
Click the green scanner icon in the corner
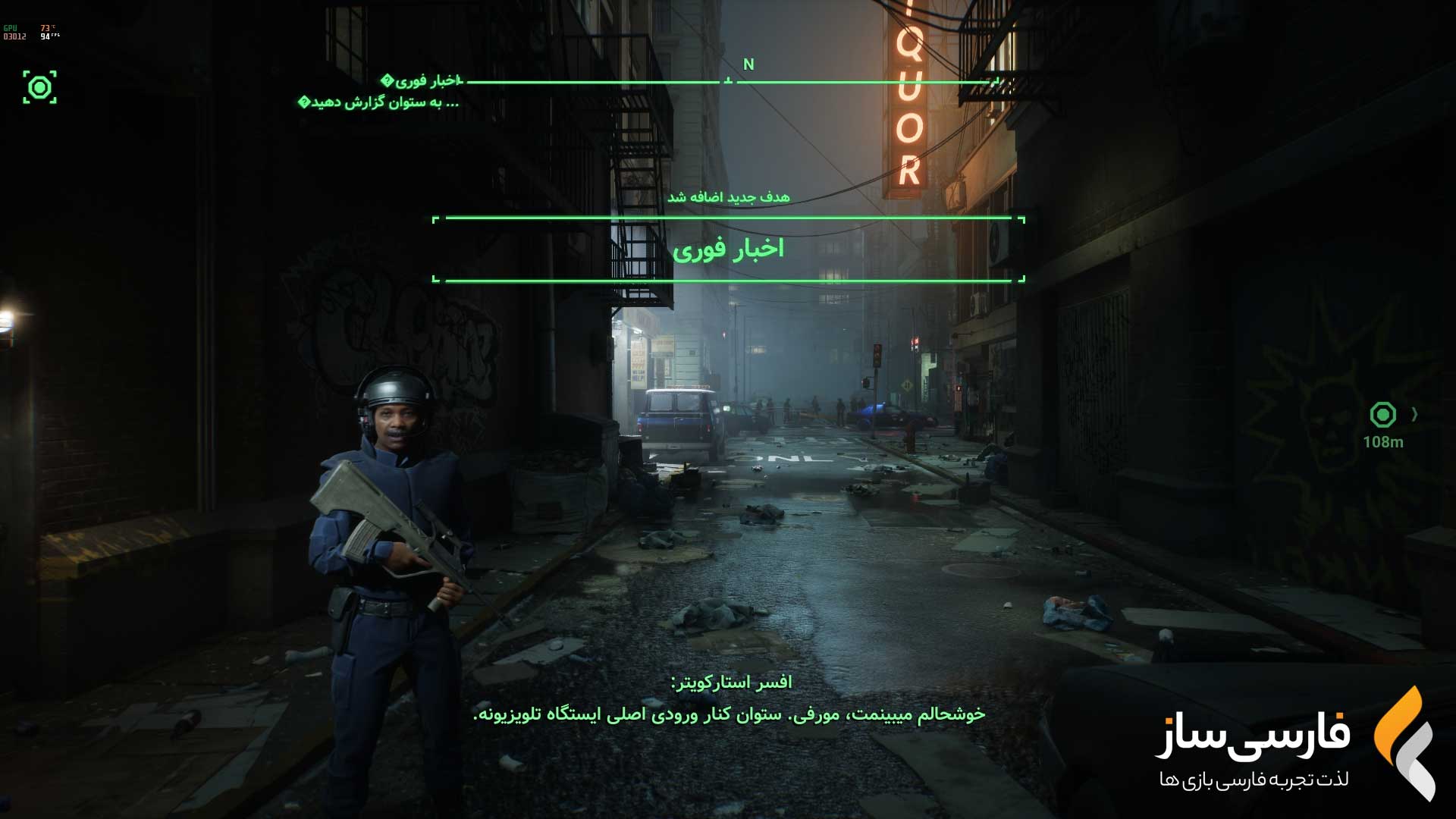tap(39, 87)
